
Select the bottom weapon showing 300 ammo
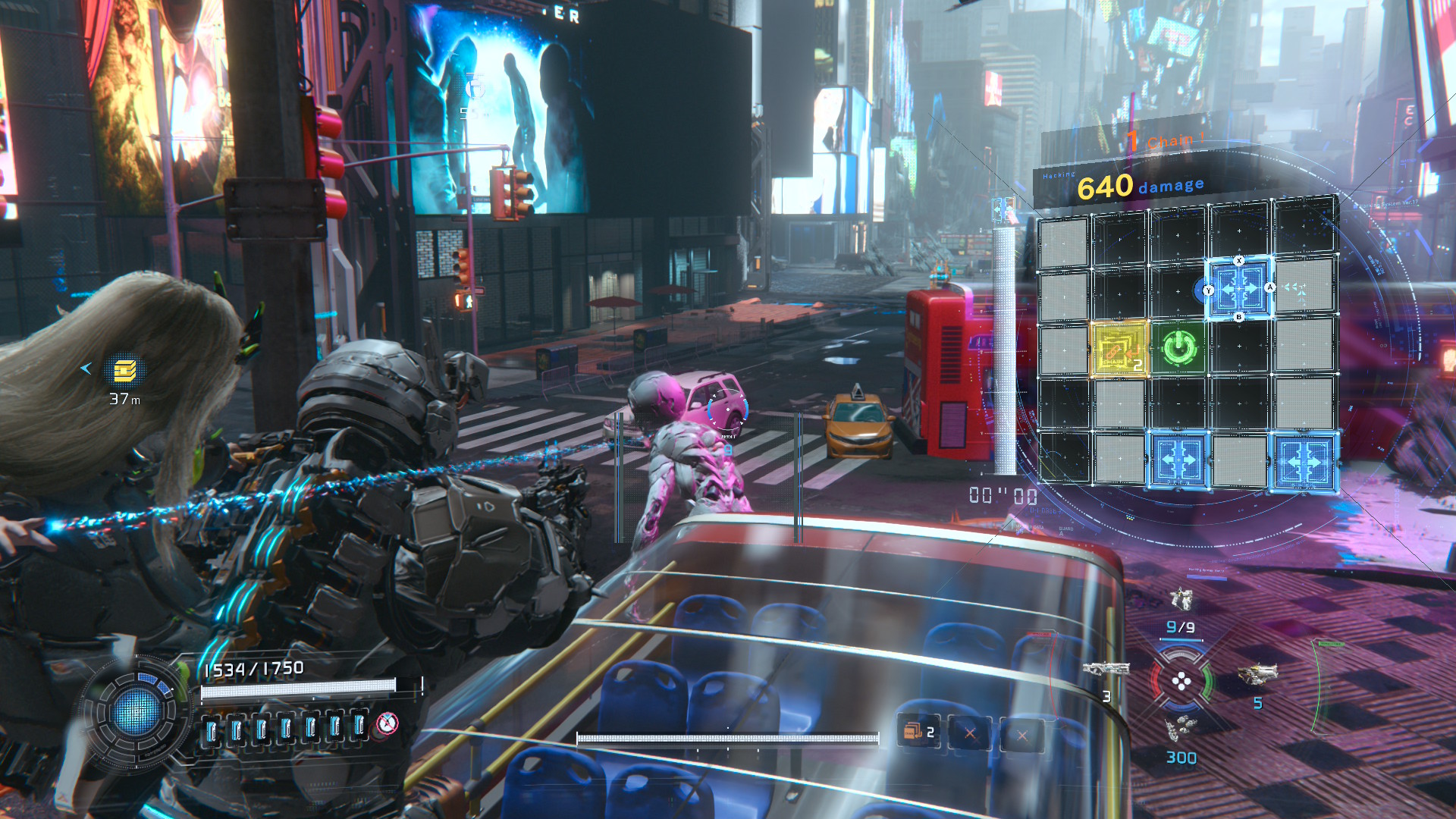tap(1180, 730)
